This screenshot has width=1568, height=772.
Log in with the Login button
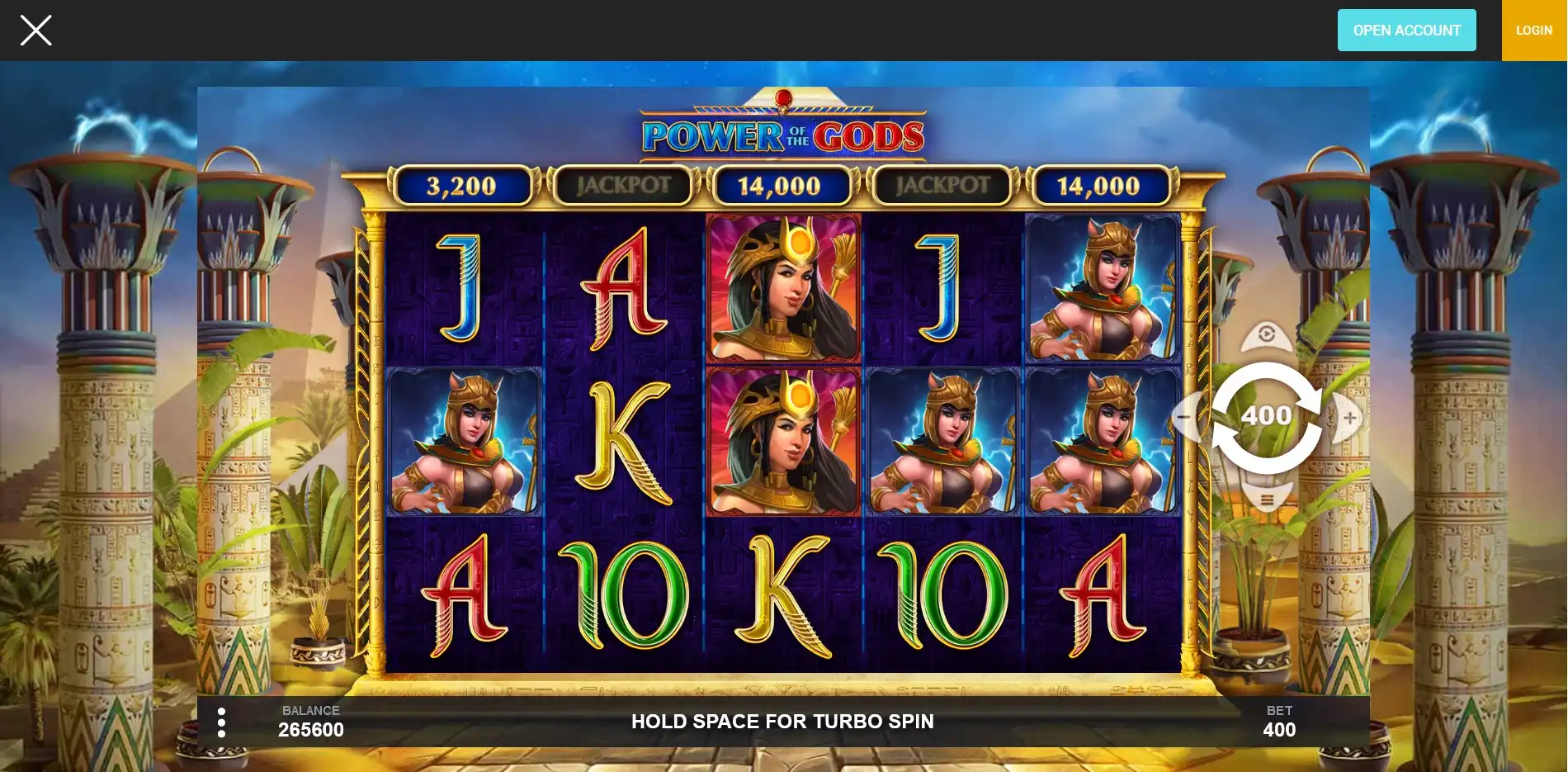click(1533, 31)
